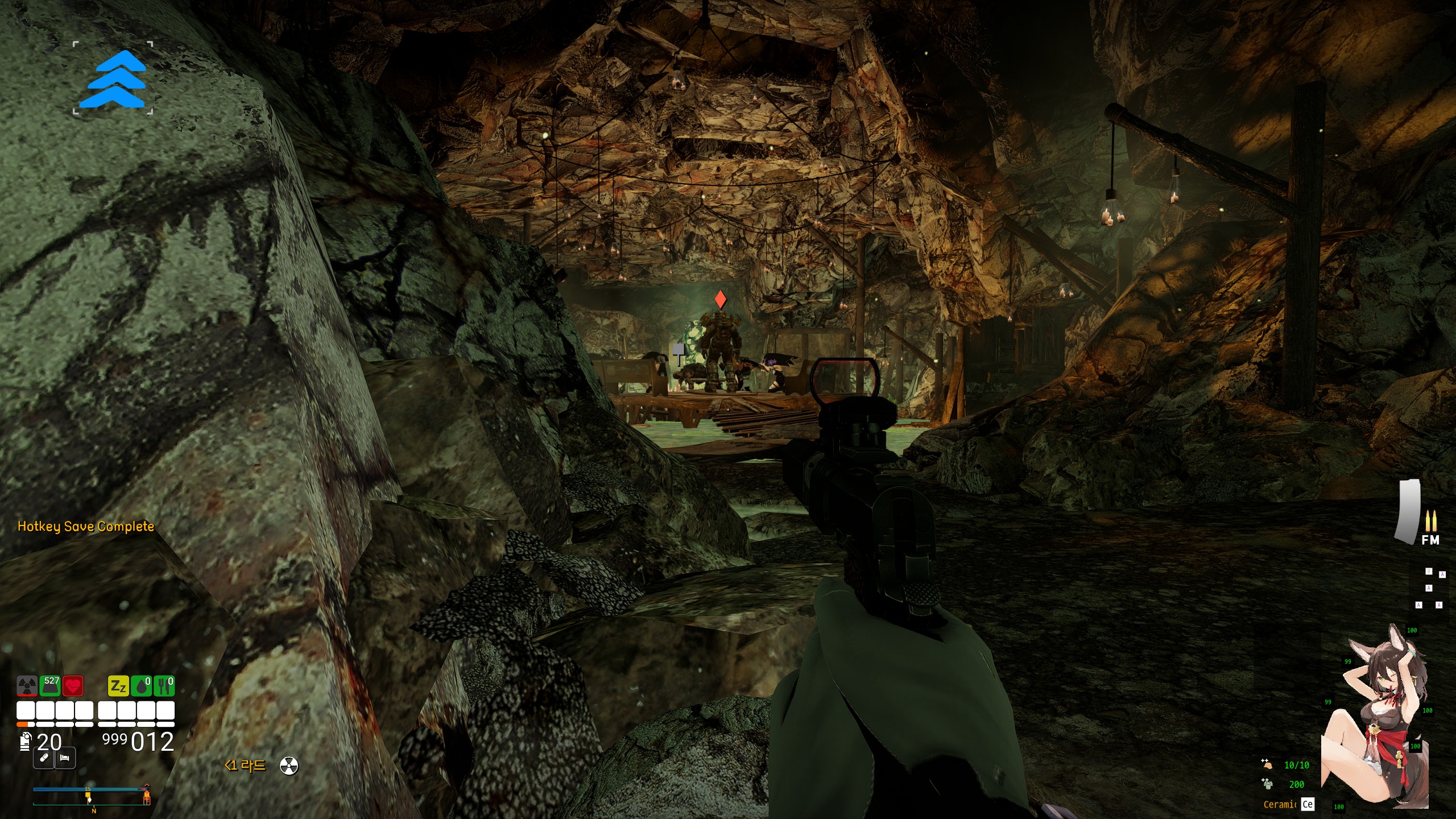Select the green carry weight icon

pos(50,686)
